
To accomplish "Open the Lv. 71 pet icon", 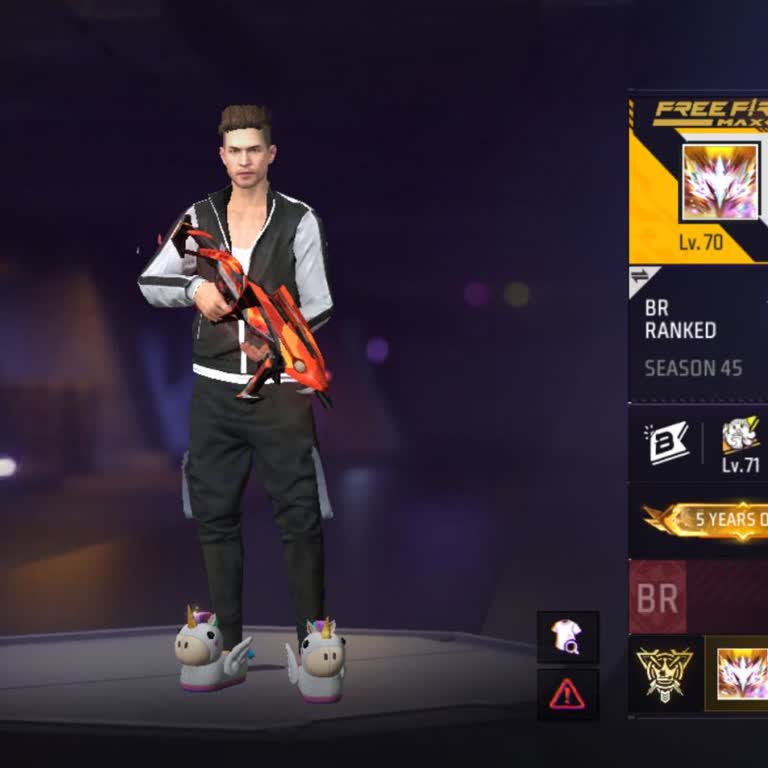I will (x=740, y=437).
